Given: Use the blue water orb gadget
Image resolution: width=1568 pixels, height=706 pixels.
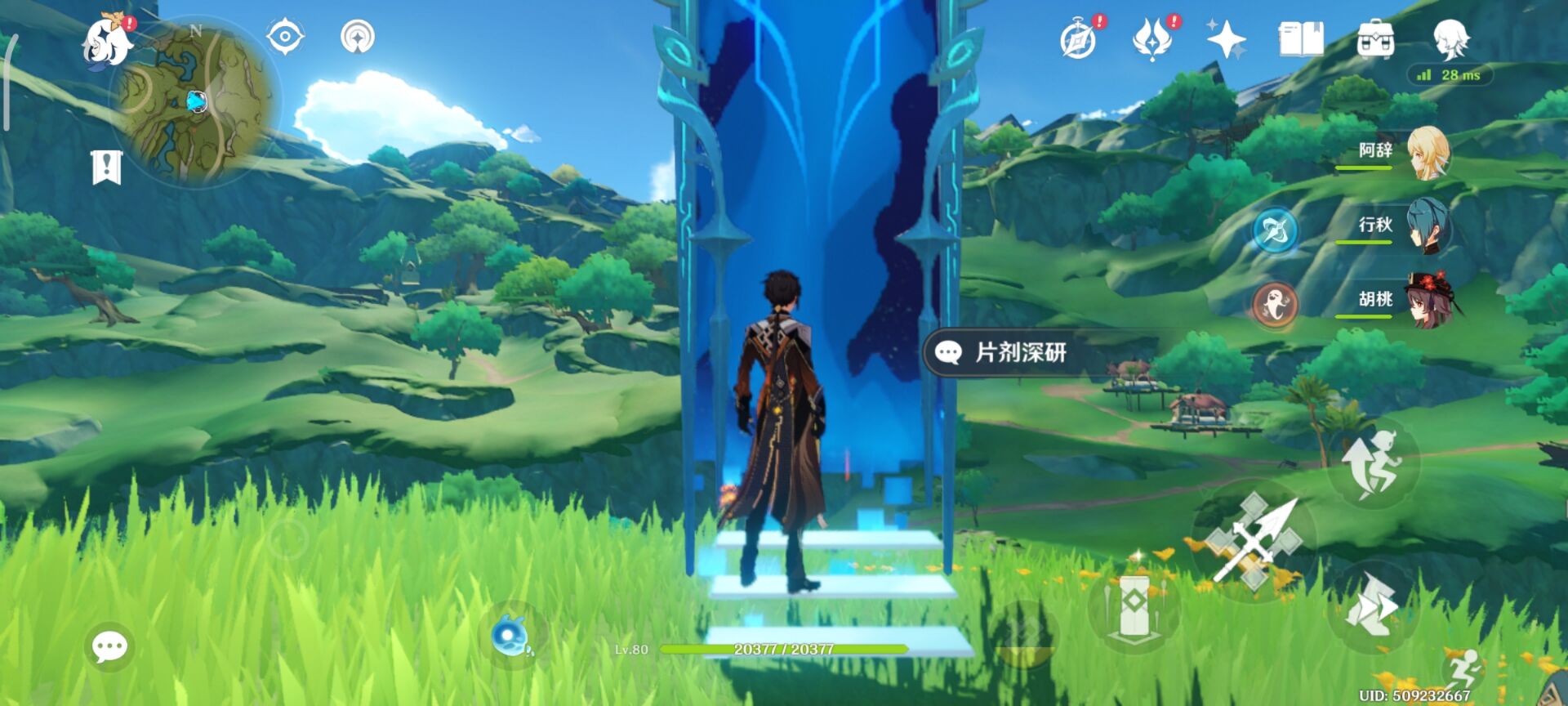Looking at the screenshot, I should 512,637.
